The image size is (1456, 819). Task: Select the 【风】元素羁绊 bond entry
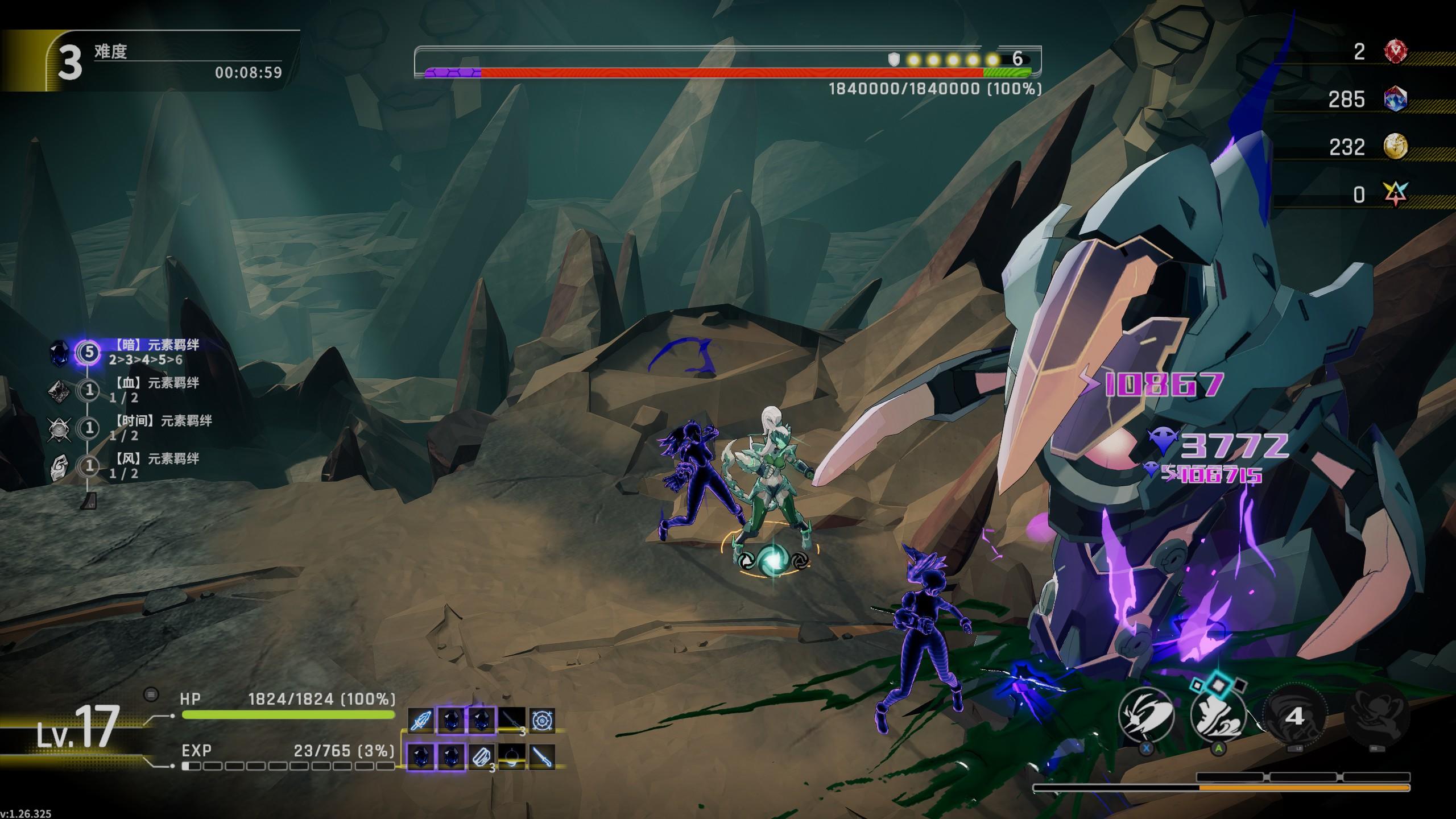(154, 465)
